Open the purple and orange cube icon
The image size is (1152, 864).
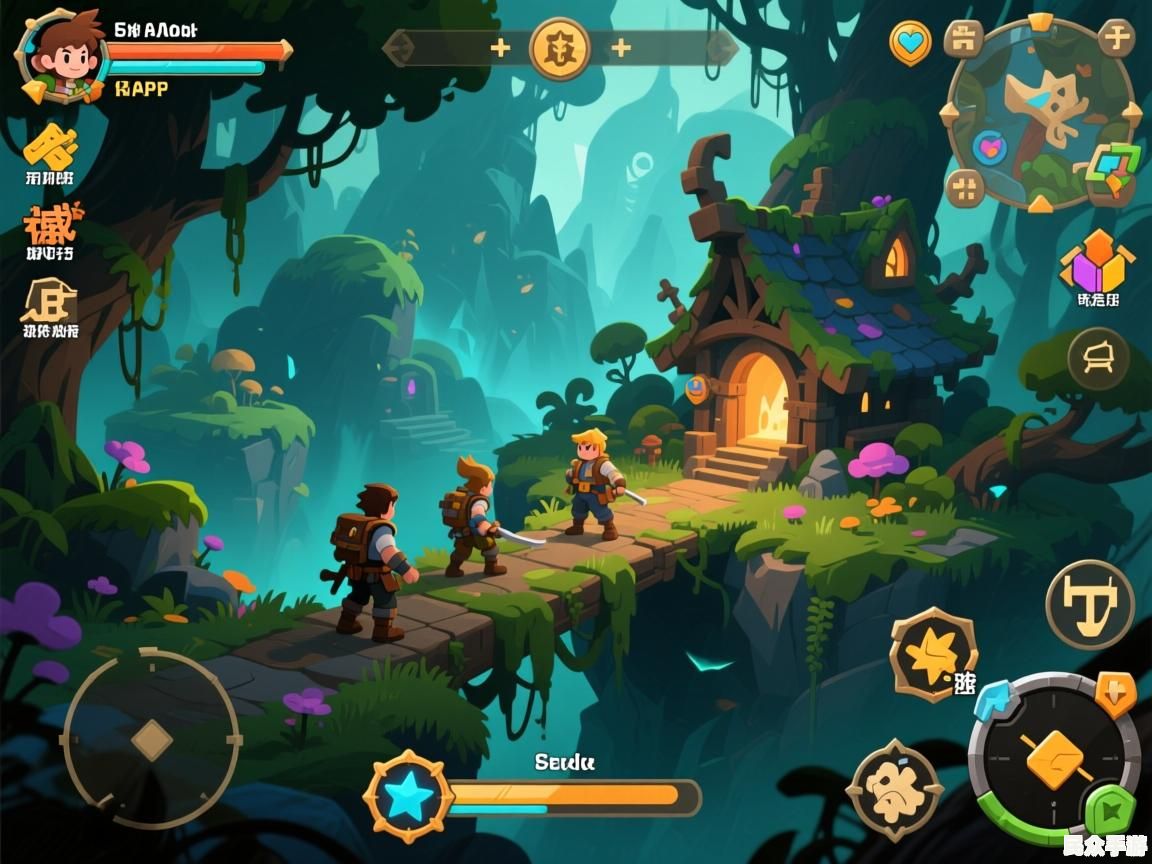1097,263
